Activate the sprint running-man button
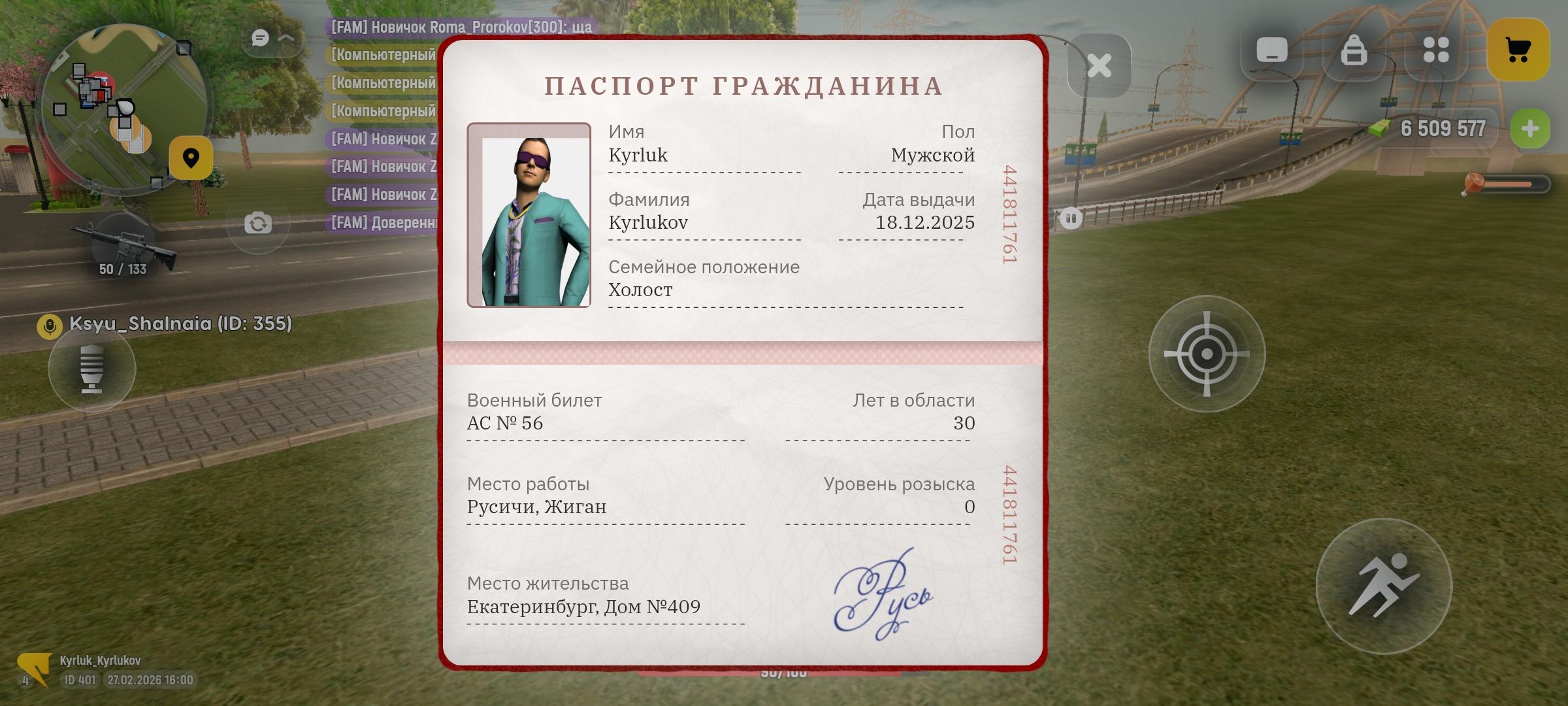This screenshot has height=706, width=1568. (1383, 586)
